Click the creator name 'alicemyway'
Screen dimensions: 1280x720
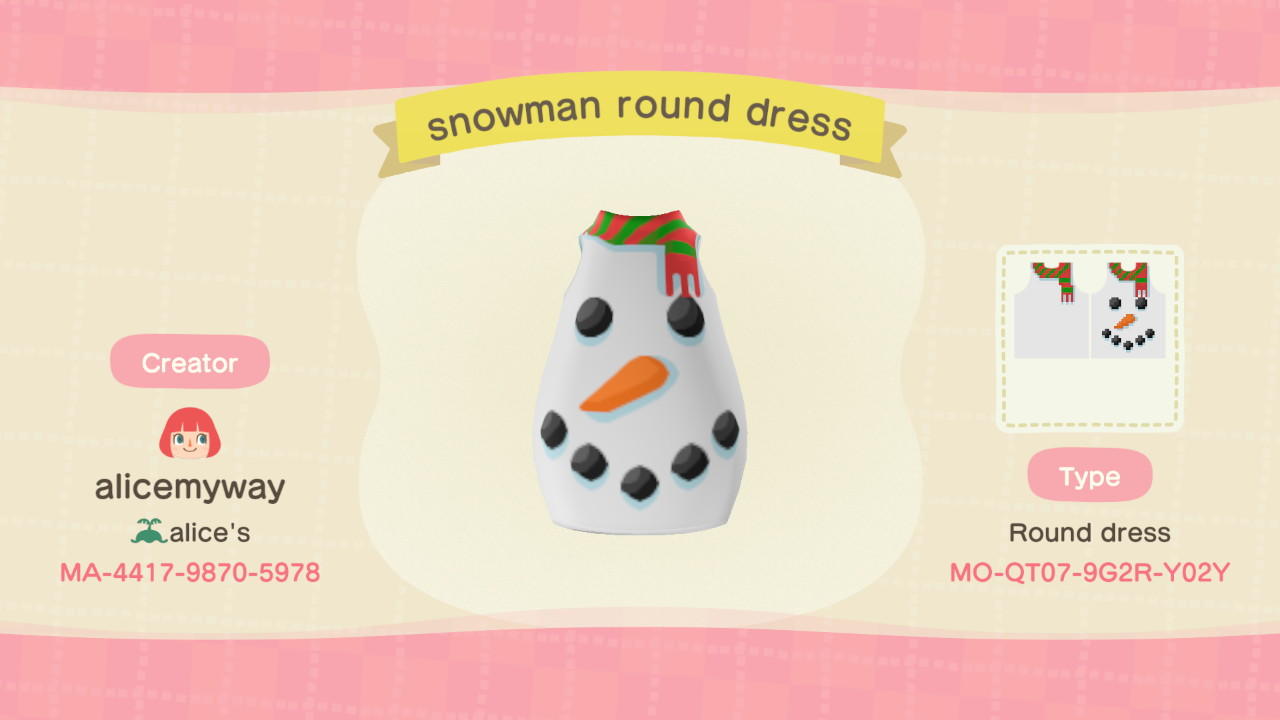click(x=190, y=488)
